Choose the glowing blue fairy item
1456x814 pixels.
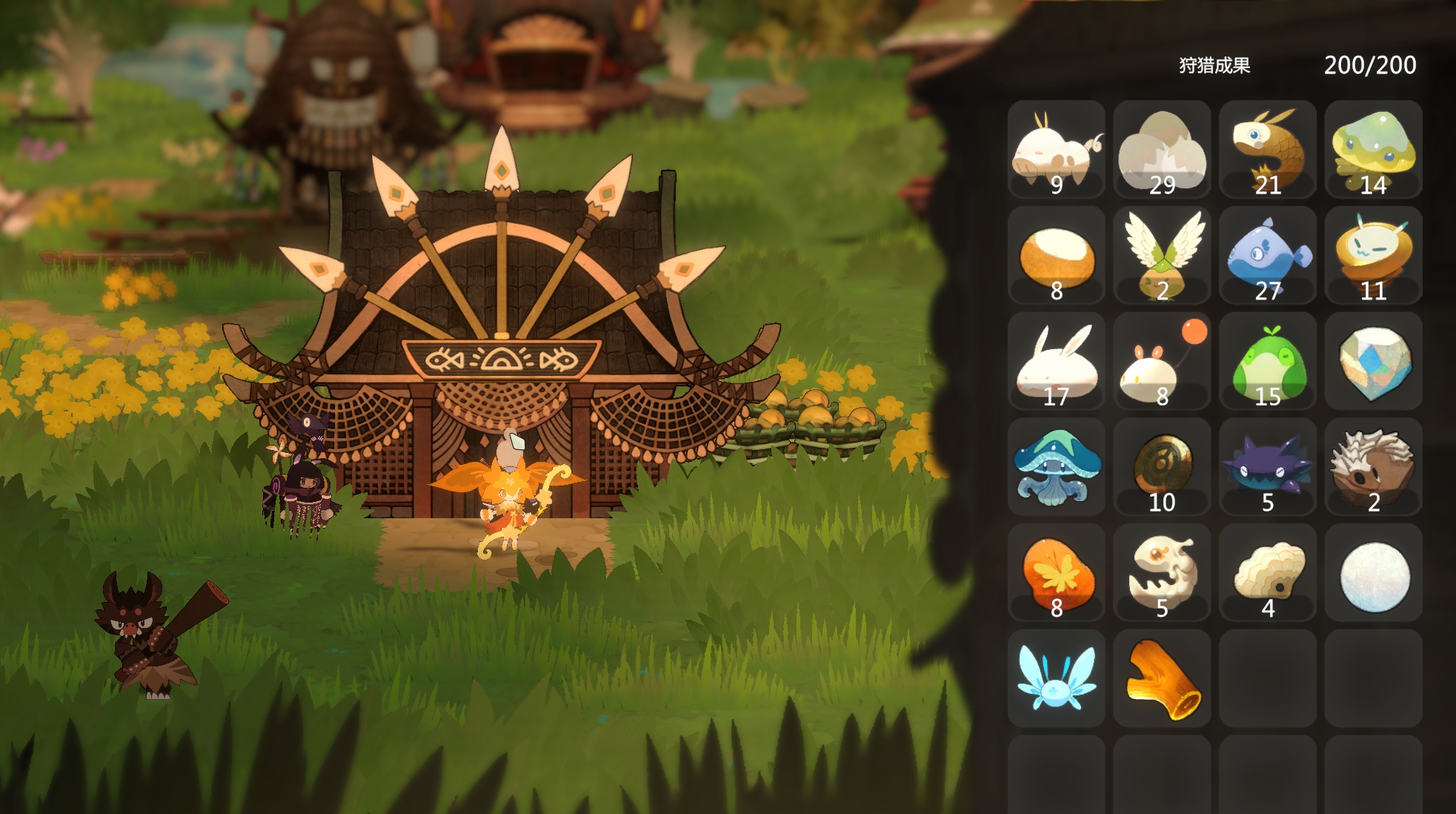click(1056, 679)
